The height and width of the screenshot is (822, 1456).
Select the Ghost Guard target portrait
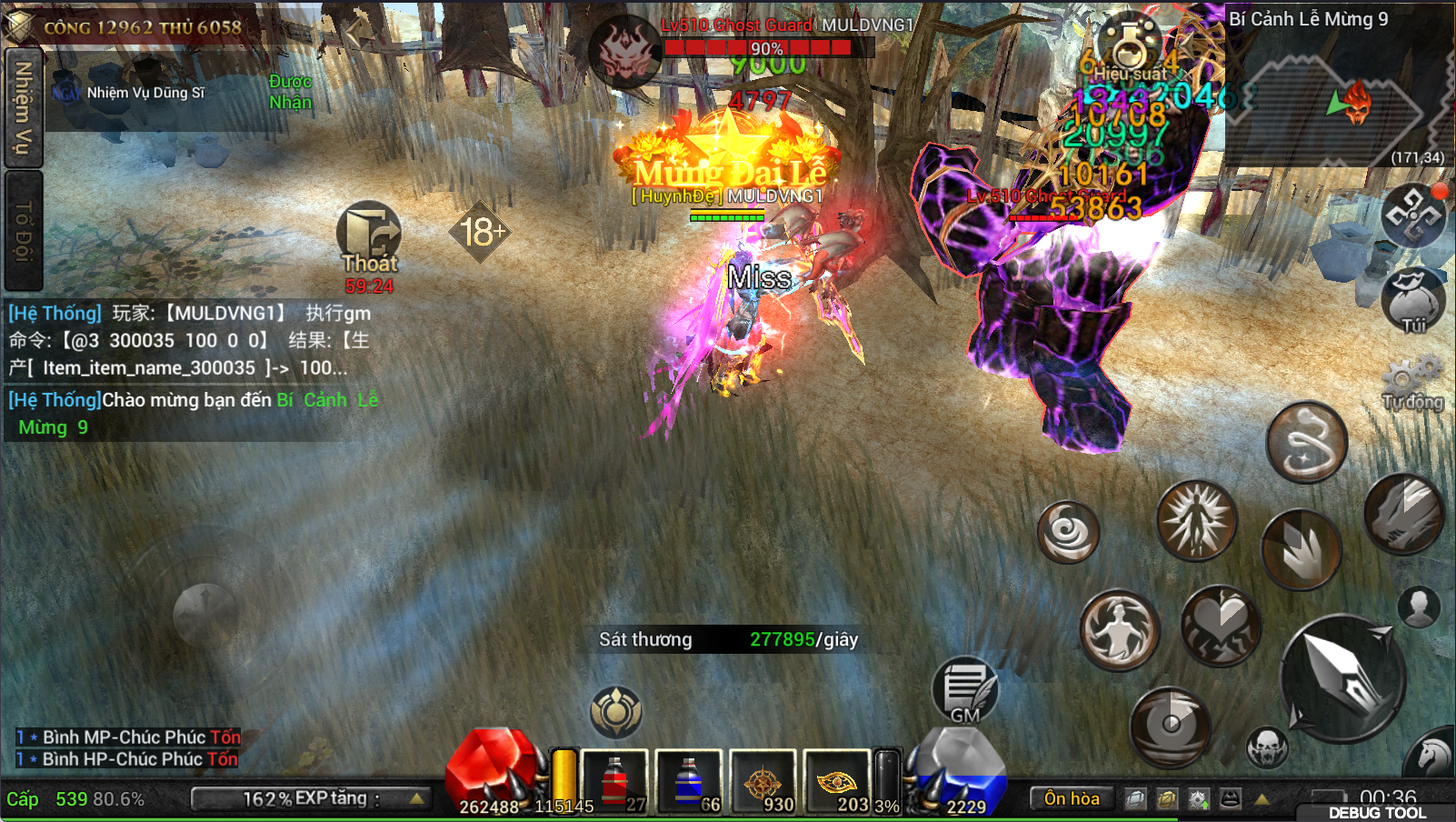coord(624,50)
